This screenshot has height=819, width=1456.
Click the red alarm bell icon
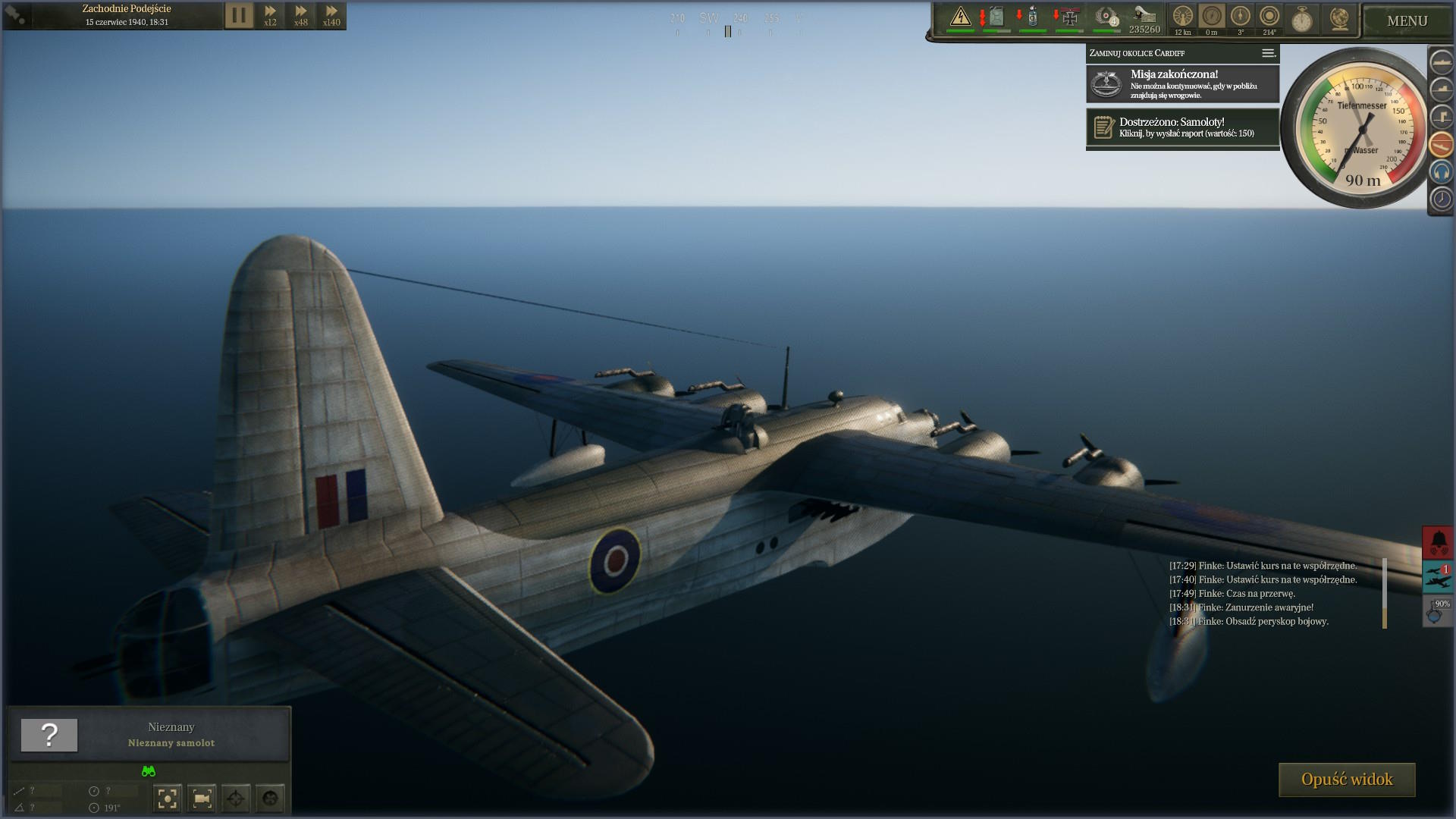point(1439,541)
